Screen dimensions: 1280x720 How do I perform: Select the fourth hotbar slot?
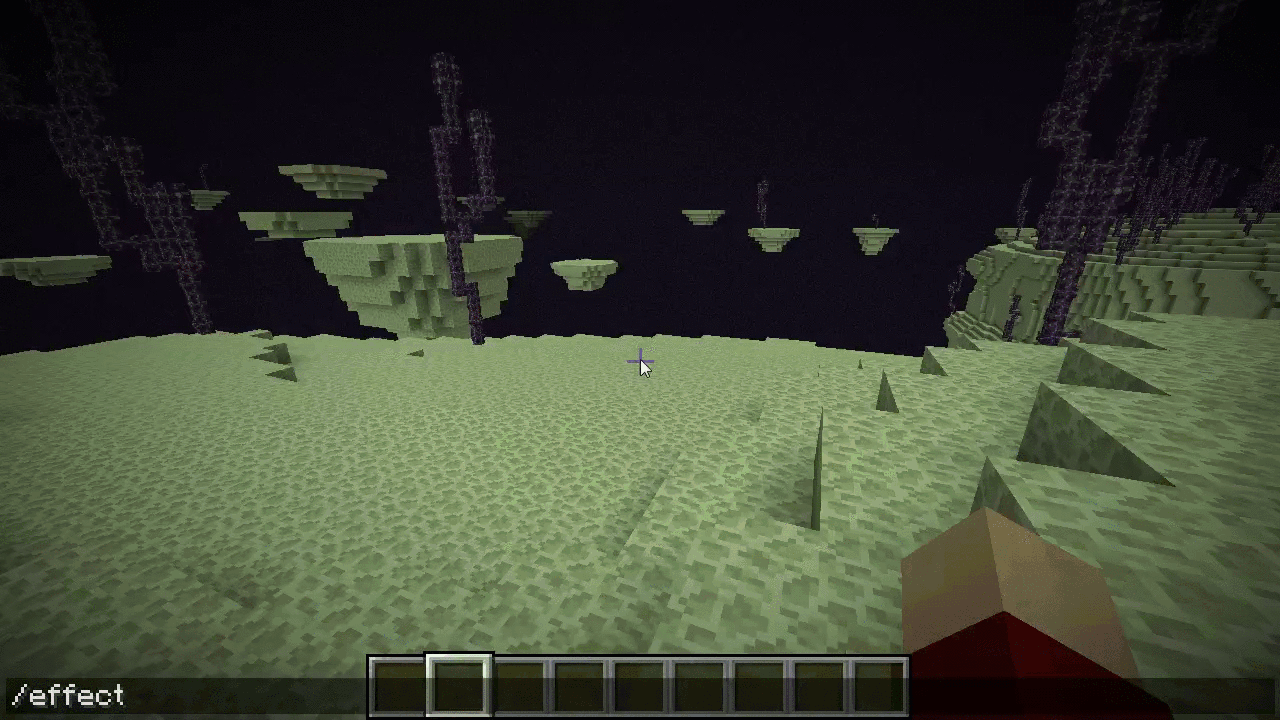[578, 685]
